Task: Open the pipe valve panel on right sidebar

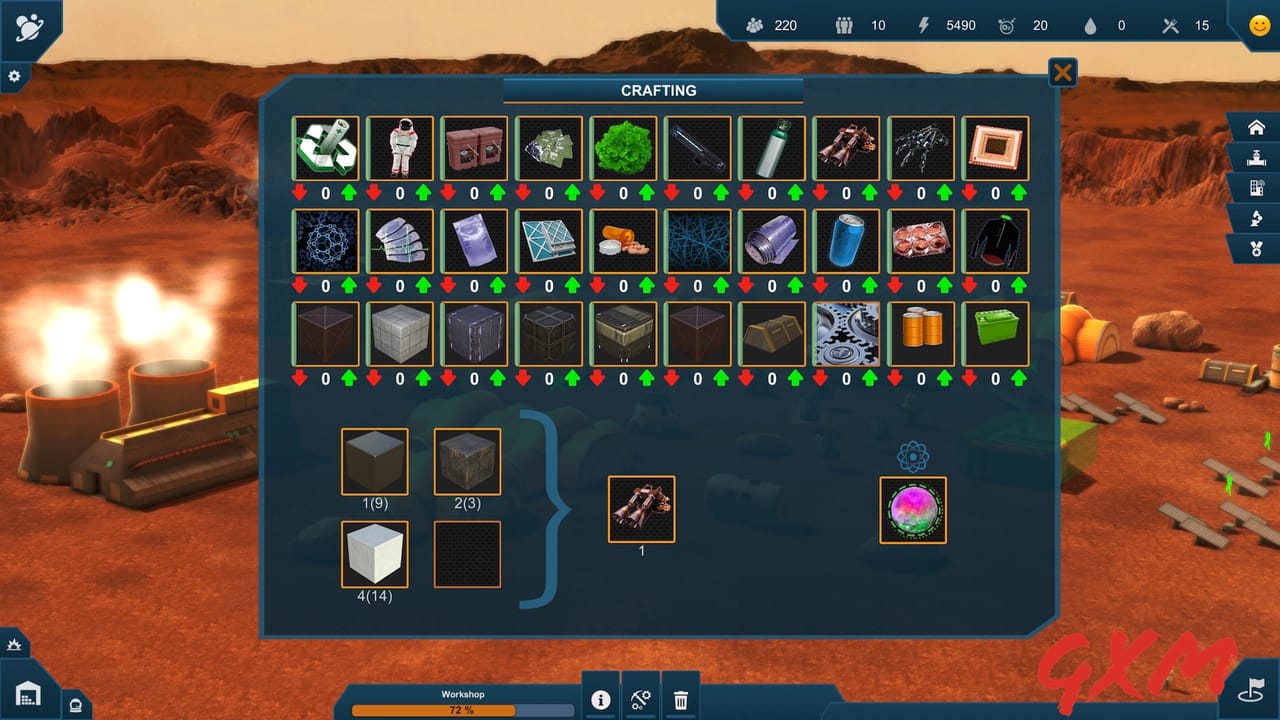Action: pos(1257,158)
